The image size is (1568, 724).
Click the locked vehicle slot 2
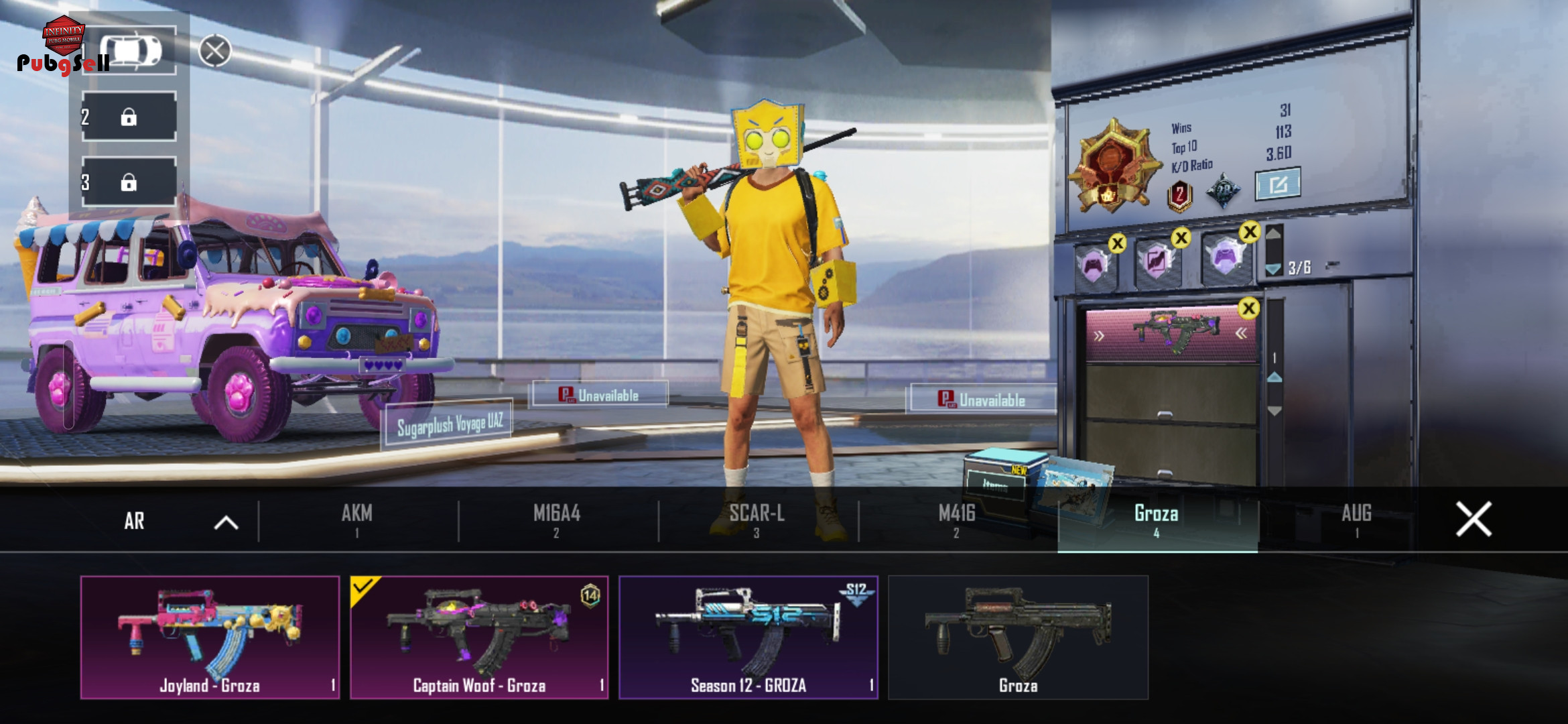[x=129, y=117]
